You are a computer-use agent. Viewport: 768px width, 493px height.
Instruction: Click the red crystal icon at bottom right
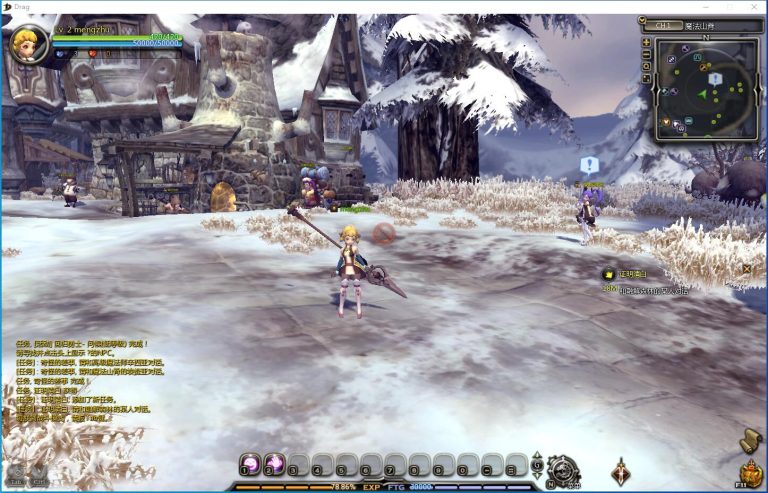[621, 470]
